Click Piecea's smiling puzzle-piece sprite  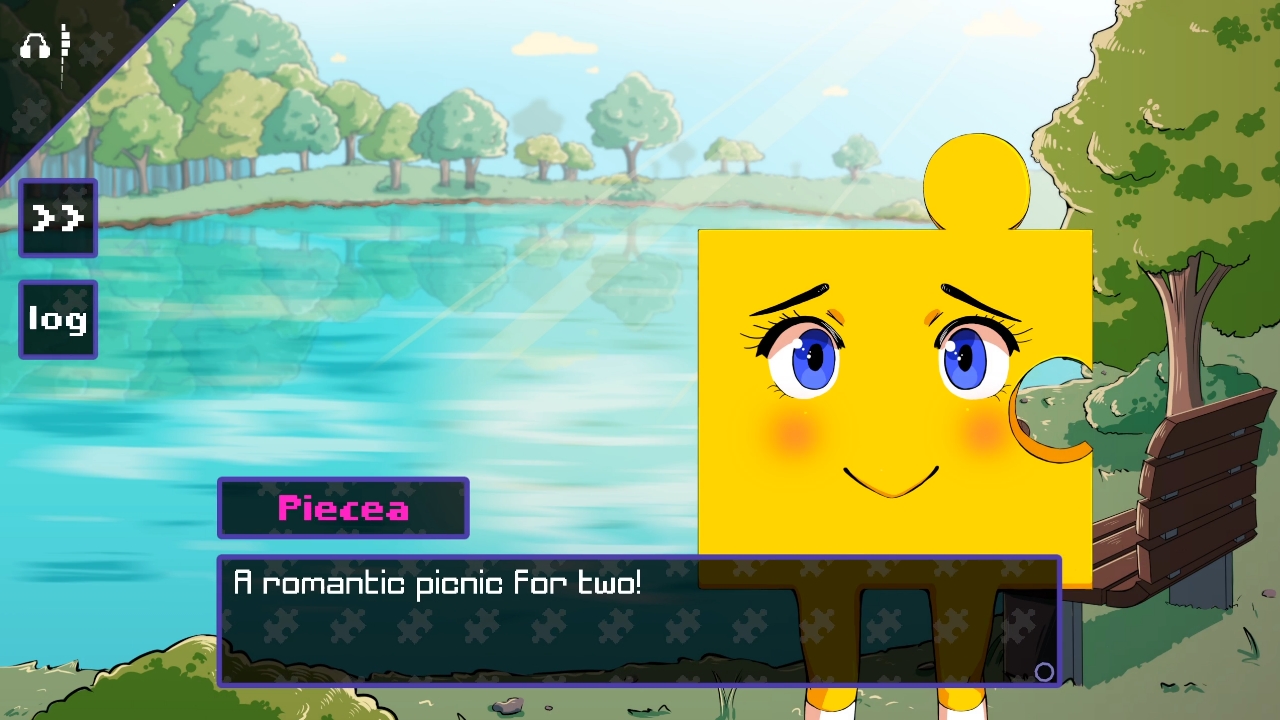tap(890, 400)
